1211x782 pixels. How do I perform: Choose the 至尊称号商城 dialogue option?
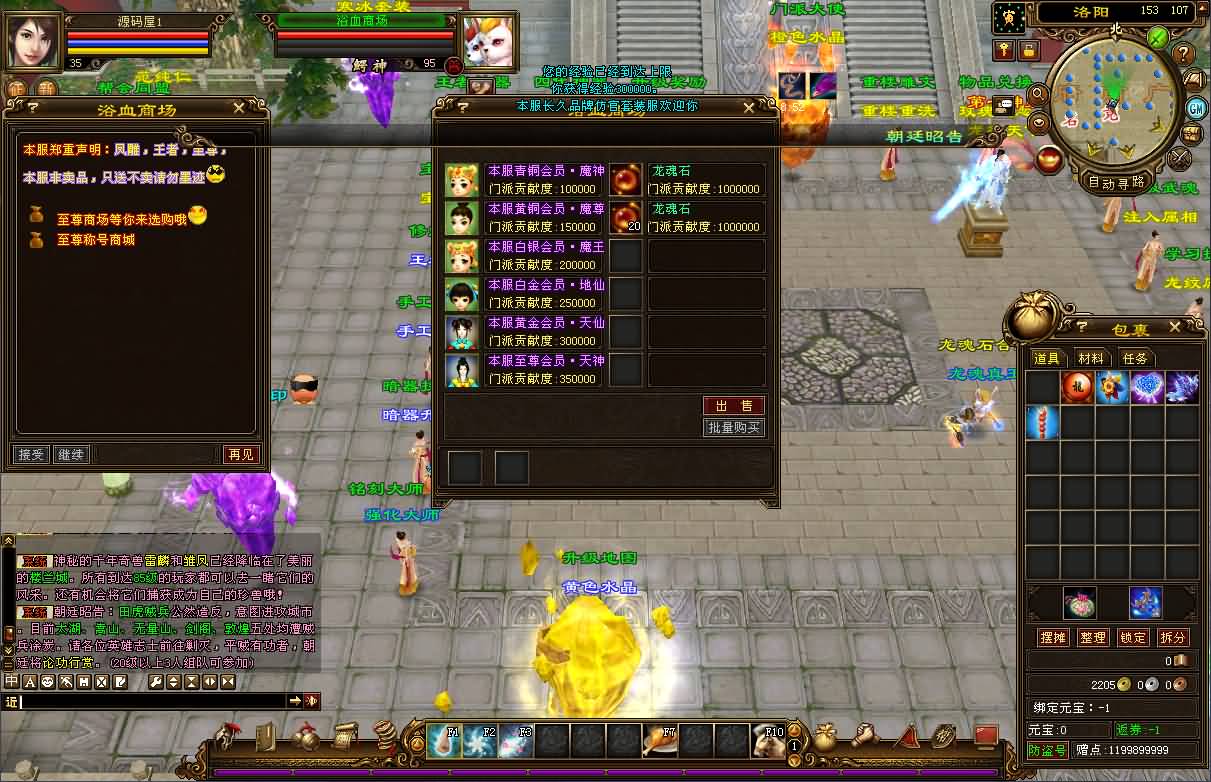pyautogui.click(x=95, y=240)
